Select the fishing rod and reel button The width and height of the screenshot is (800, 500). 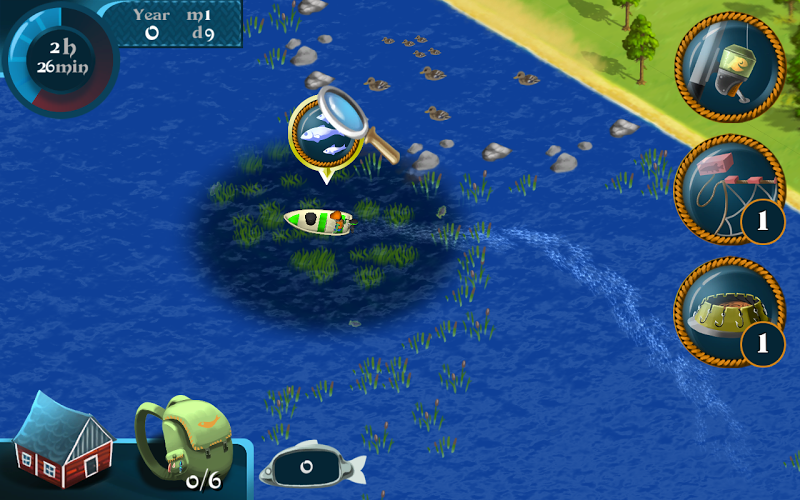[728, 67]
